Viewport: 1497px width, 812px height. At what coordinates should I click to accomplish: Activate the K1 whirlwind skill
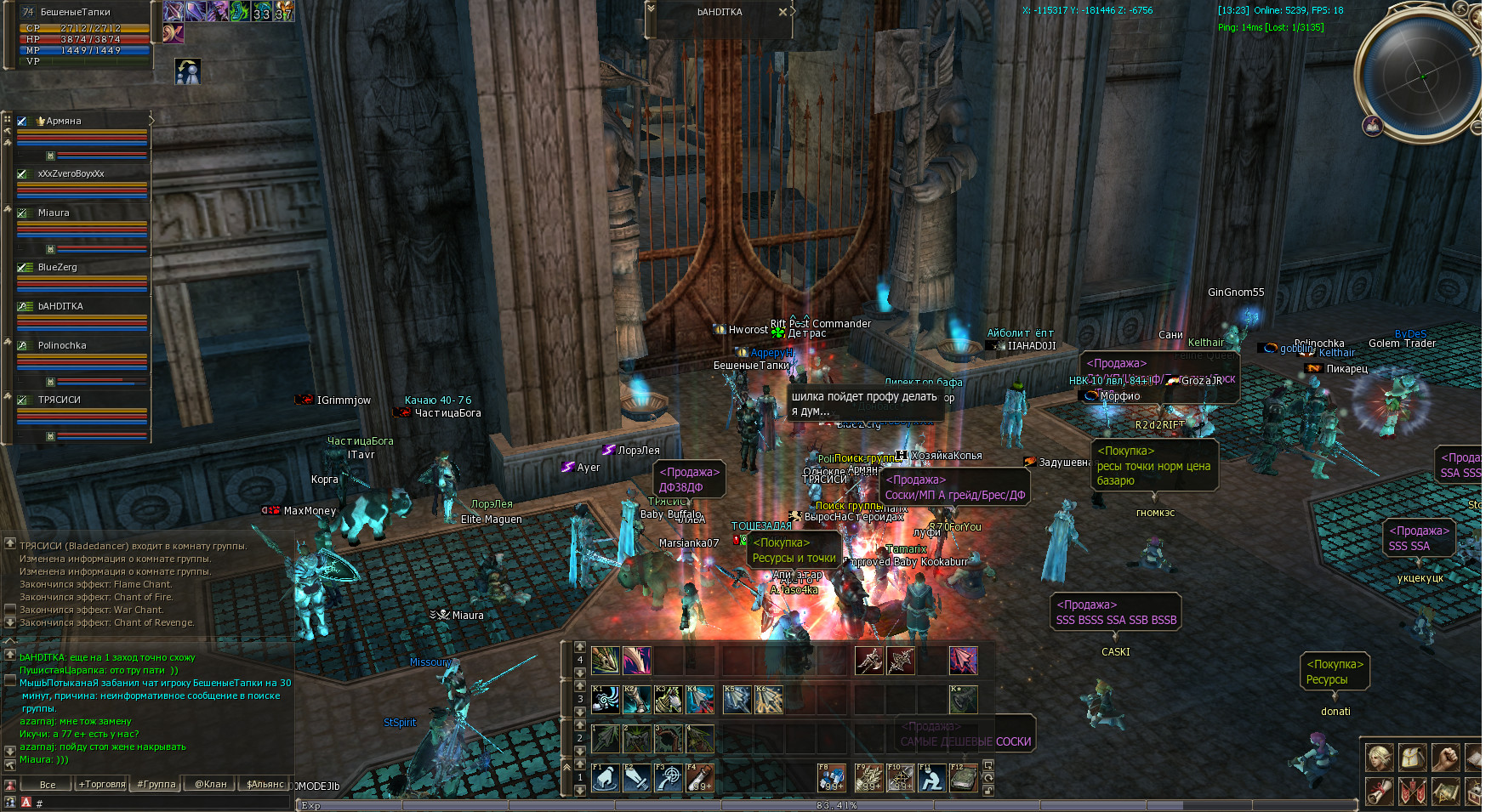tap(605, 700)
